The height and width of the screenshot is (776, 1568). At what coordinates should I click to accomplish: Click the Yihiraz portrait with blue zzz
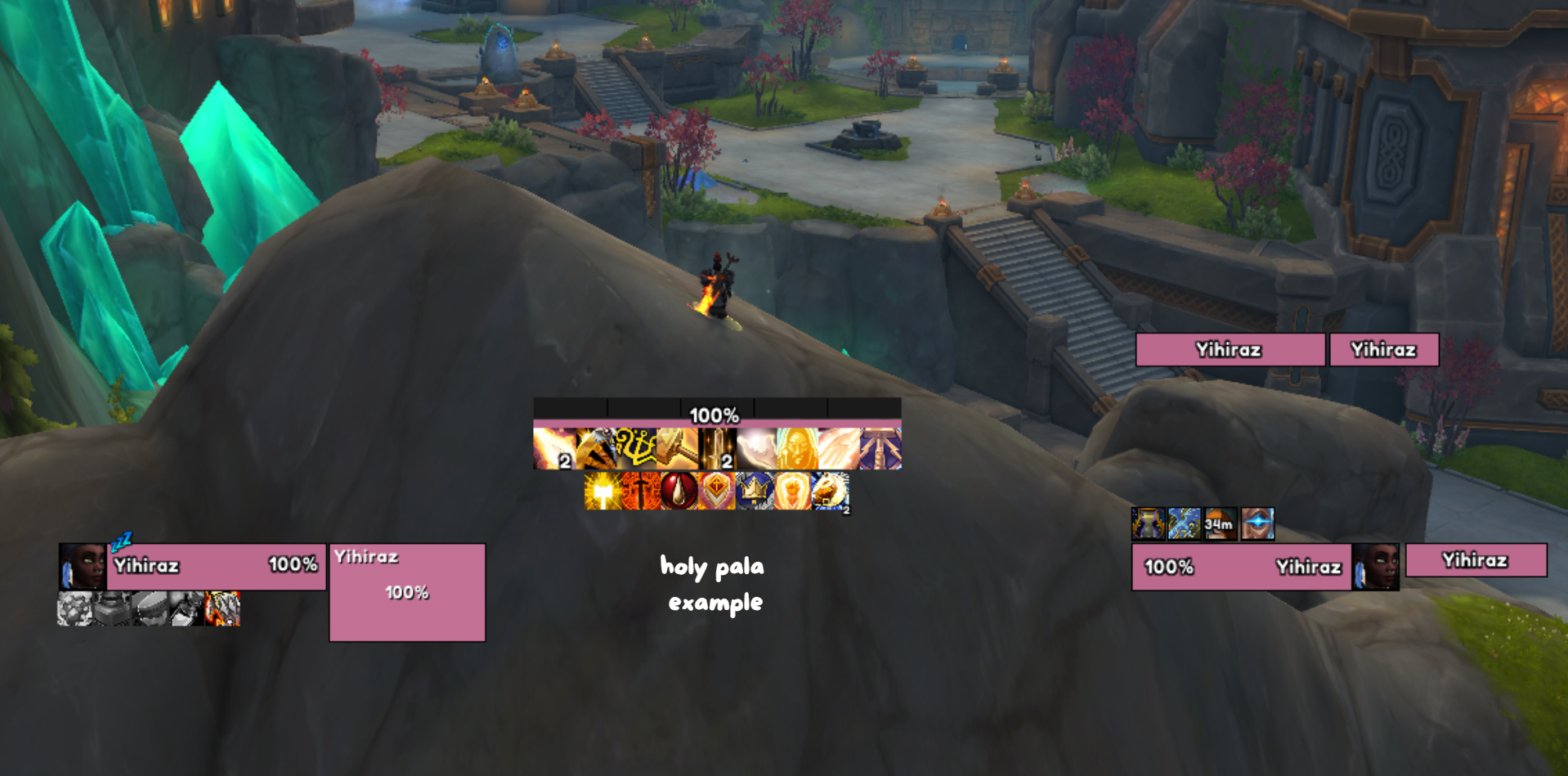click(82, 566)
